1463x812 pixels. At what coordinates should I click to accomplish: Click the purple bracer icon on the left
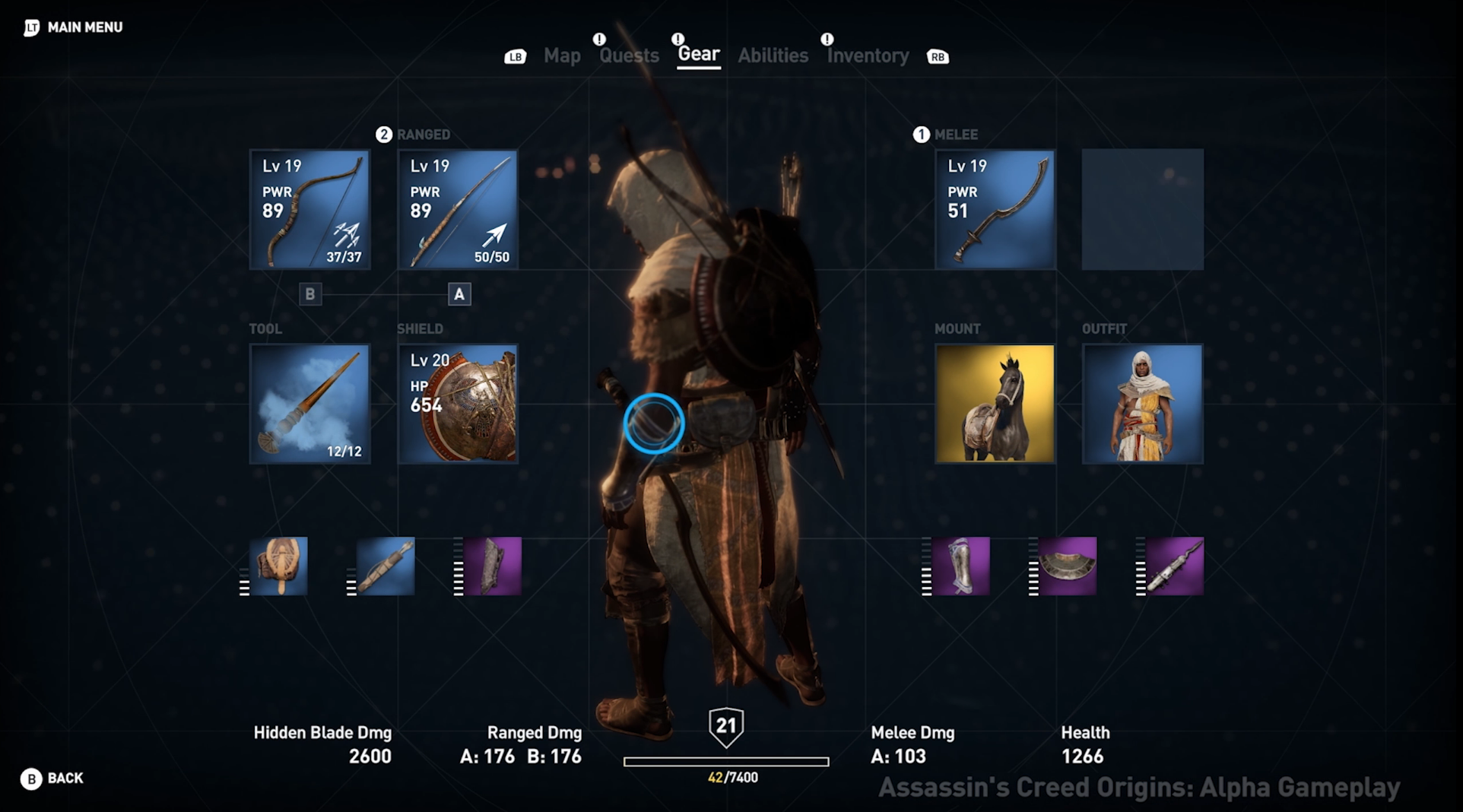[x=492, y=566]
